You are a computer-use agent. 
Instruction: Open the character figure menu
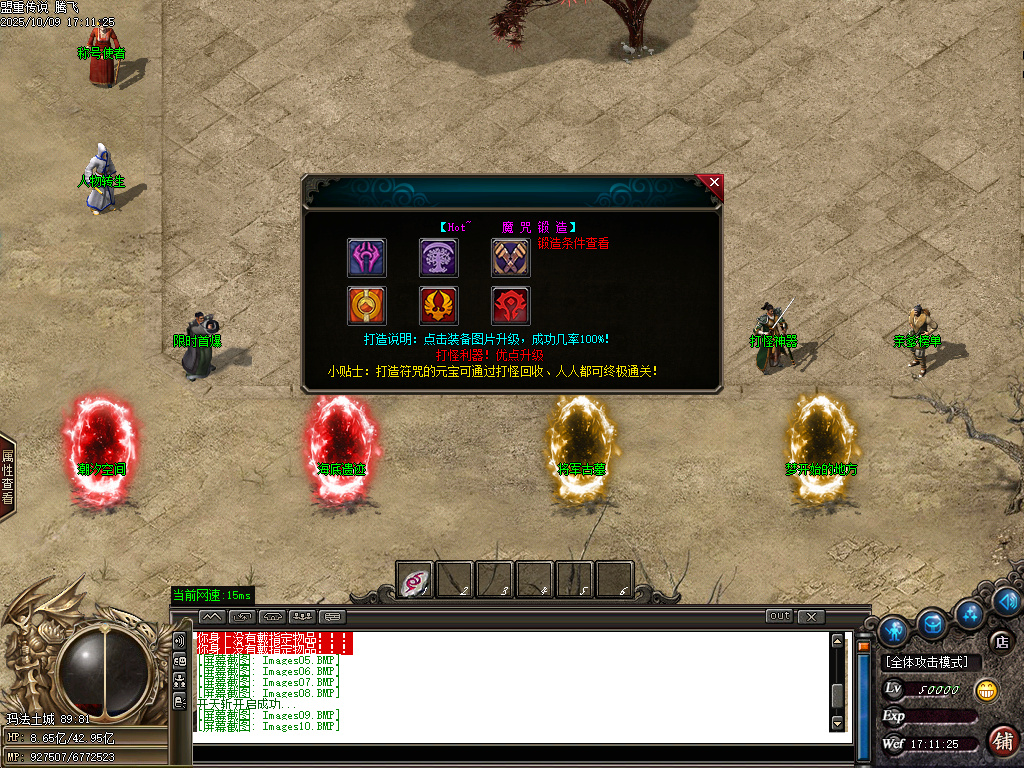[894, 629]
